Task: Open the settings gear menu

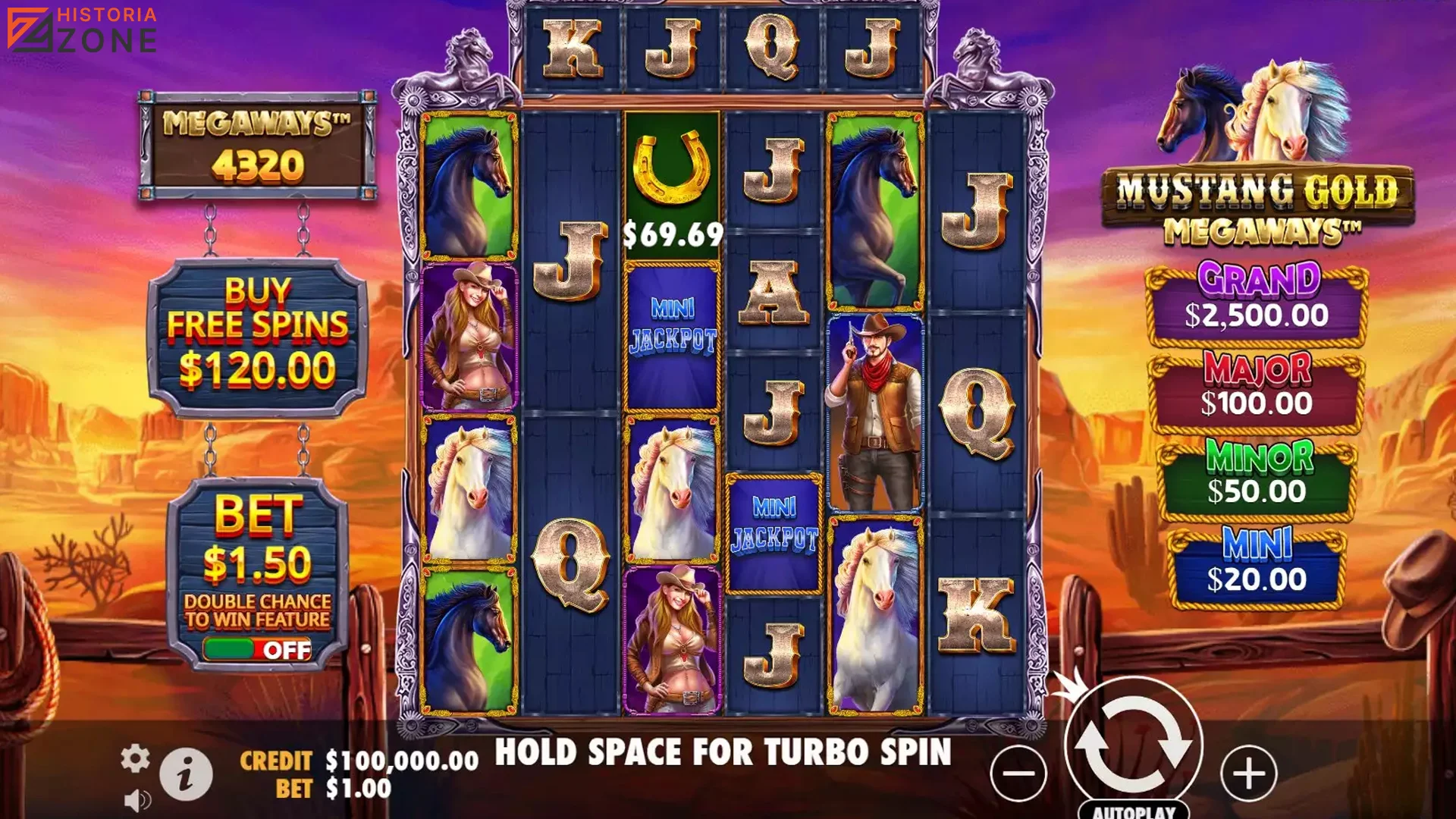Action: click(135, 758)
